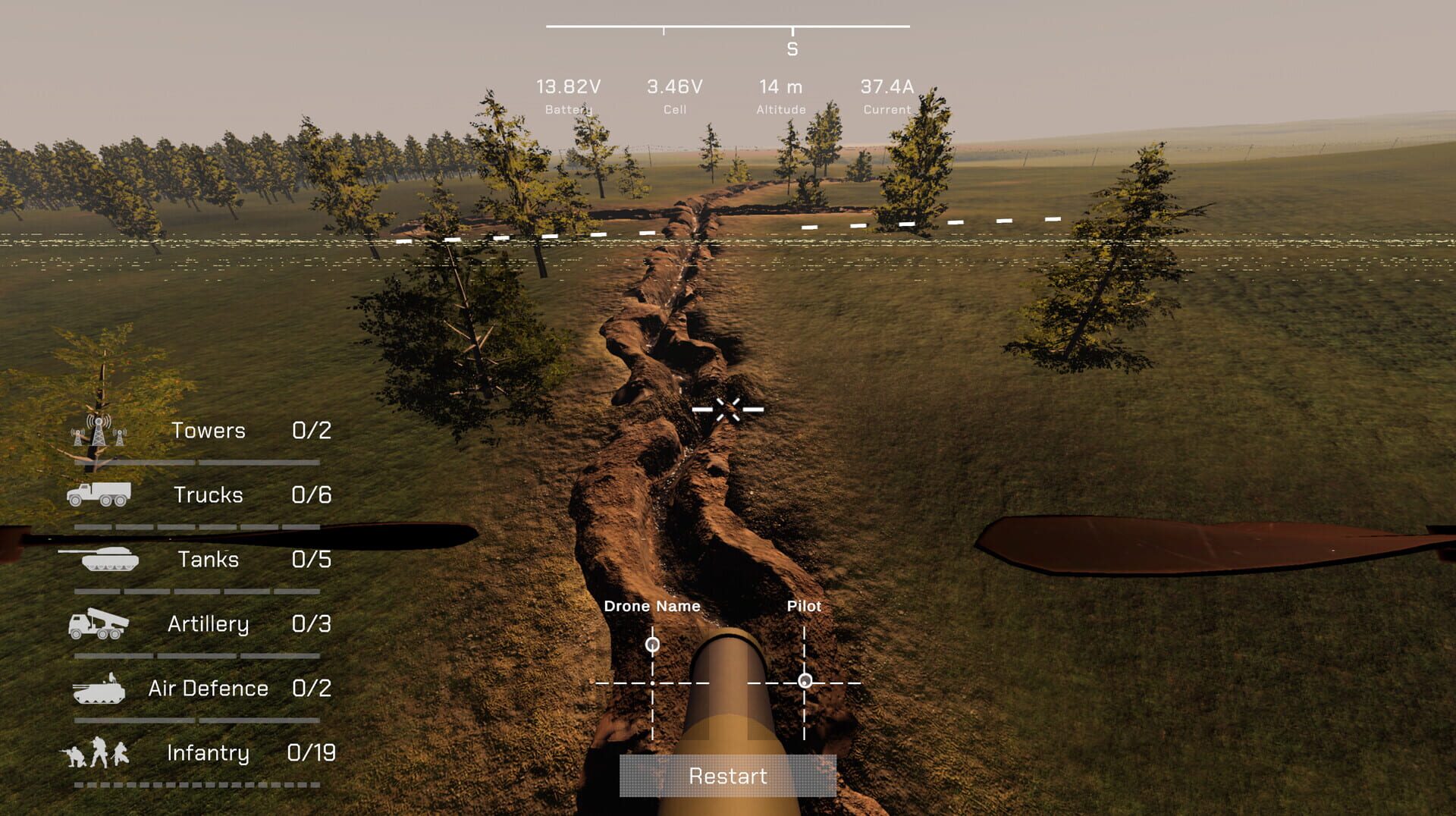Select the radio Towers objective icon

97,430
